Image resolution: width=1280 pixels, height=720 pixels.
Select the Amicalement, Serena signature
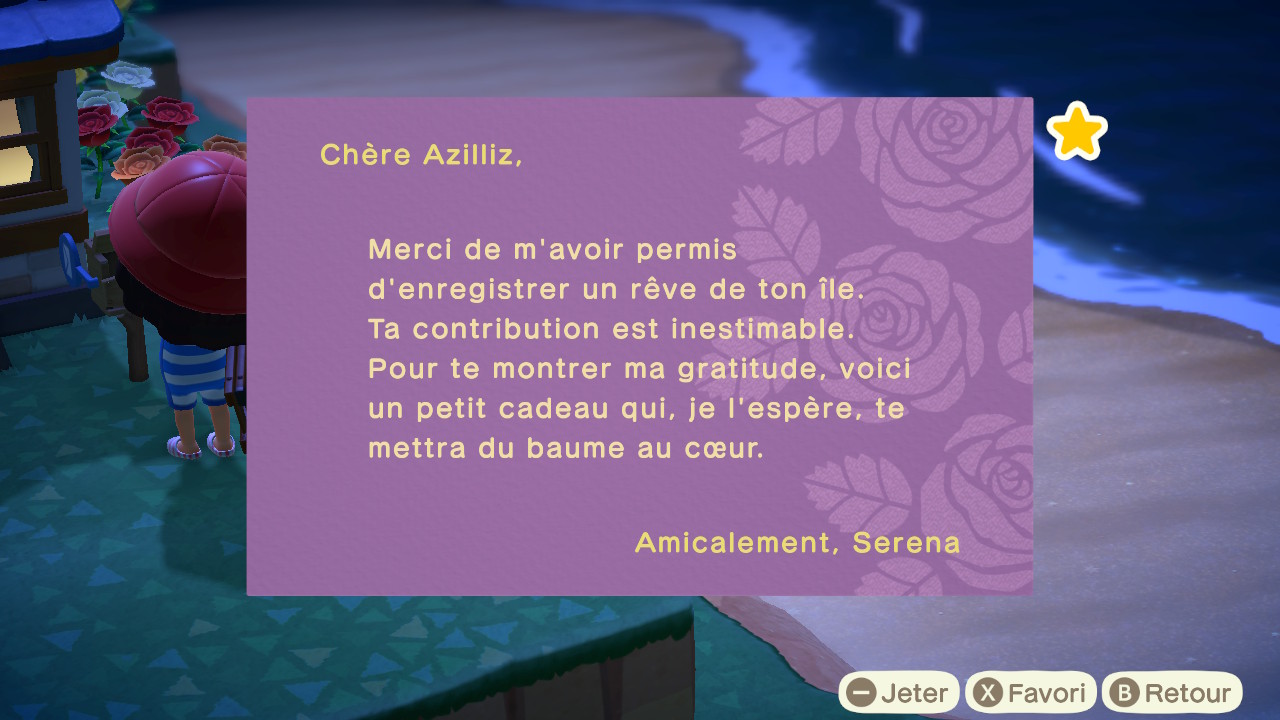[799, 543]
